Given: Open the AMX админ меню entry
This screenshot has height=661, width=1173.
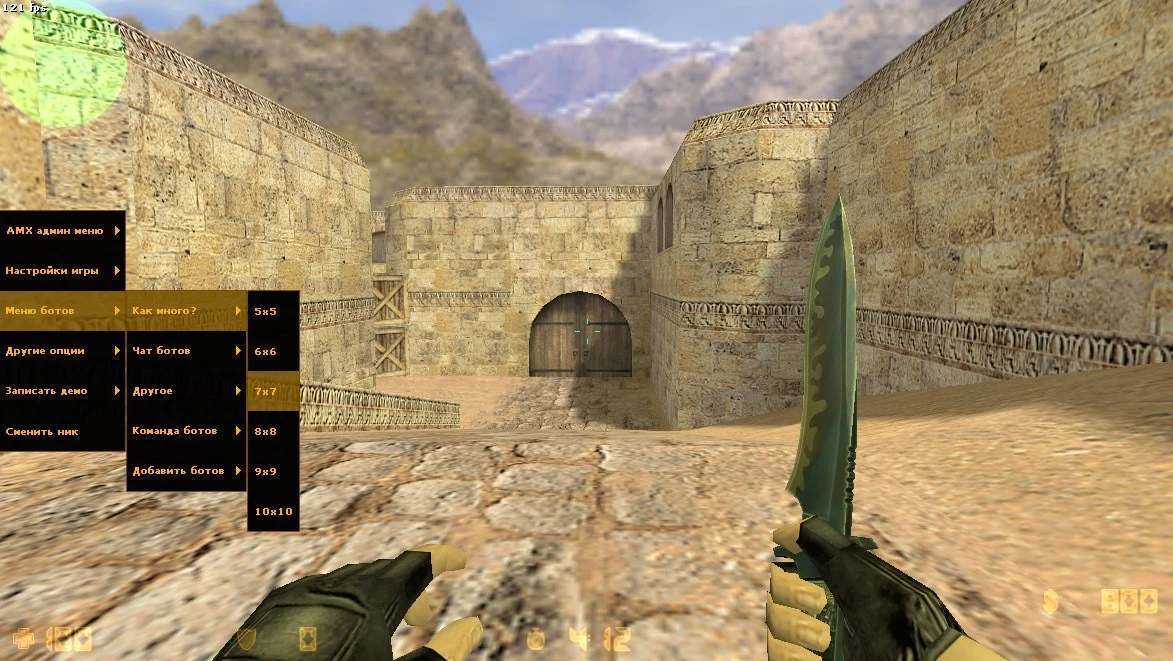Looking at the screenshot, I should (62, 231).
